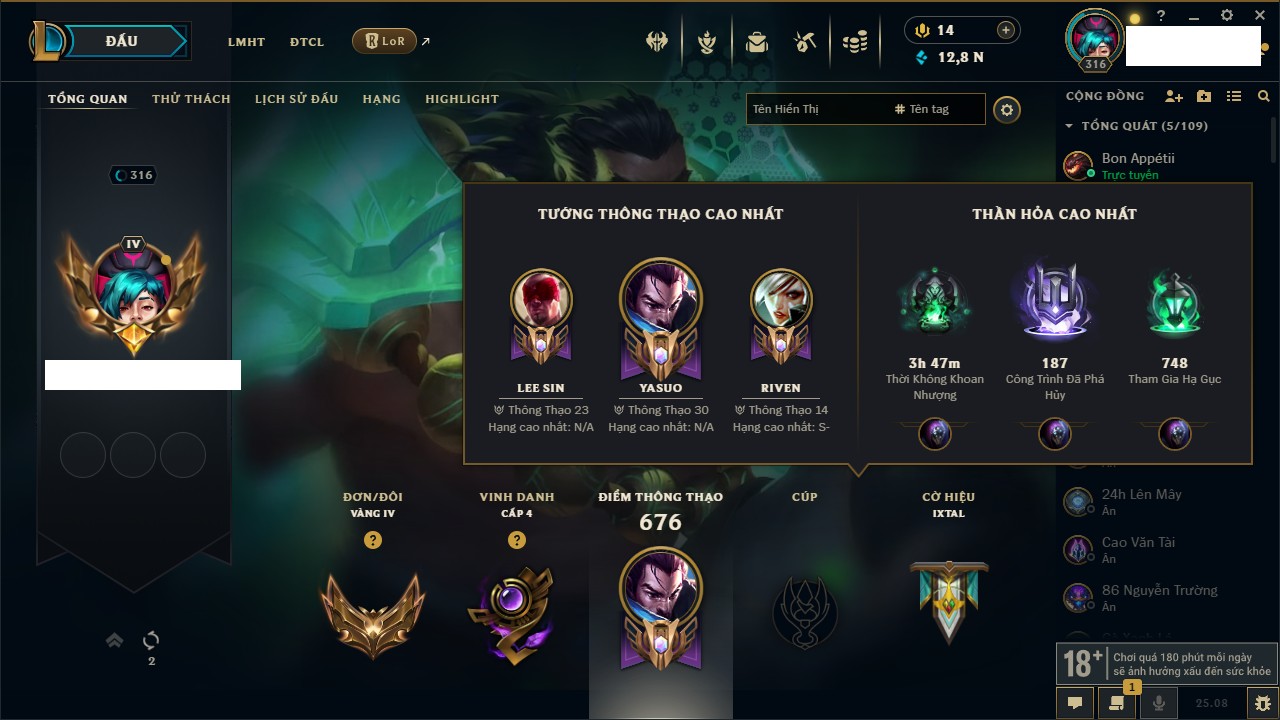Open the hammer loot crafting icon
The width and height of the screenshot is (1280, 720).
[805, 42]
